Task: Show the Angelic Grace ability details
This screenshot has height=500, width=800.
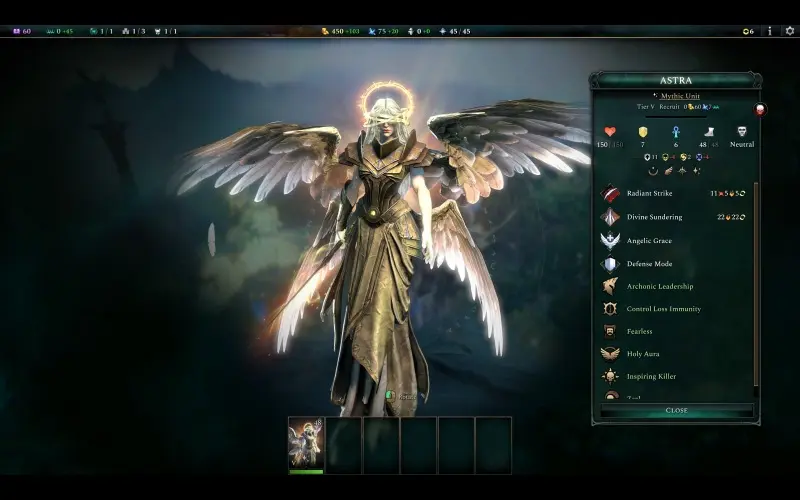Action: coord(649,241)
